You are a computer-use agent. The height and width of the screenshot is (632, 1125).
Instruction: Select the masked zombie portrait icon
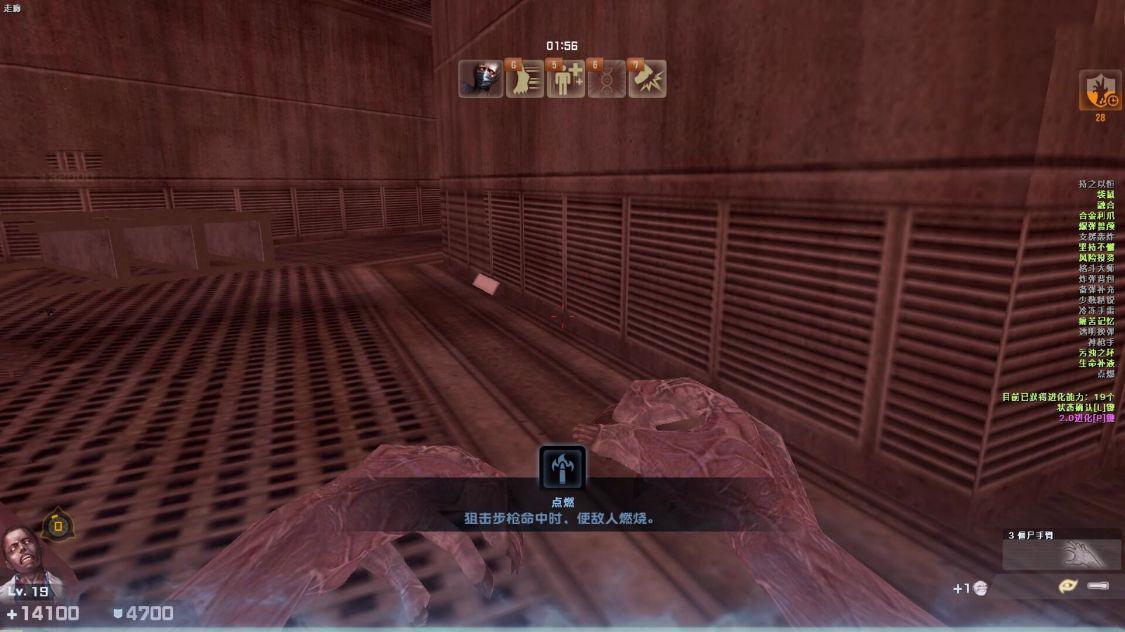pos(480,79)
